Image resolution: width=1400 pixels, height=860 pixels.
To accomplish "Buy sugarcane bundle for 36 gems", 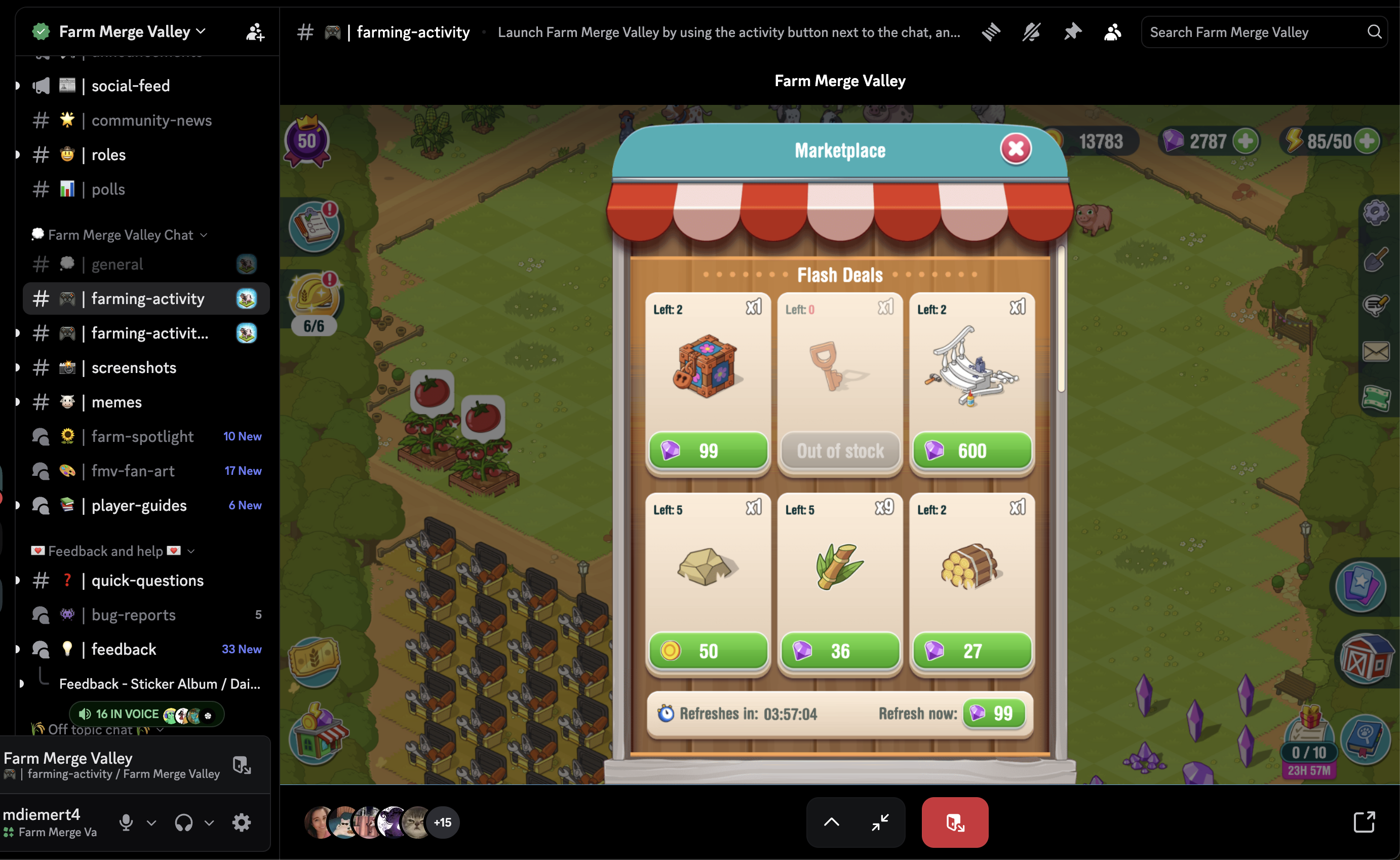I will tap(840, 651).
